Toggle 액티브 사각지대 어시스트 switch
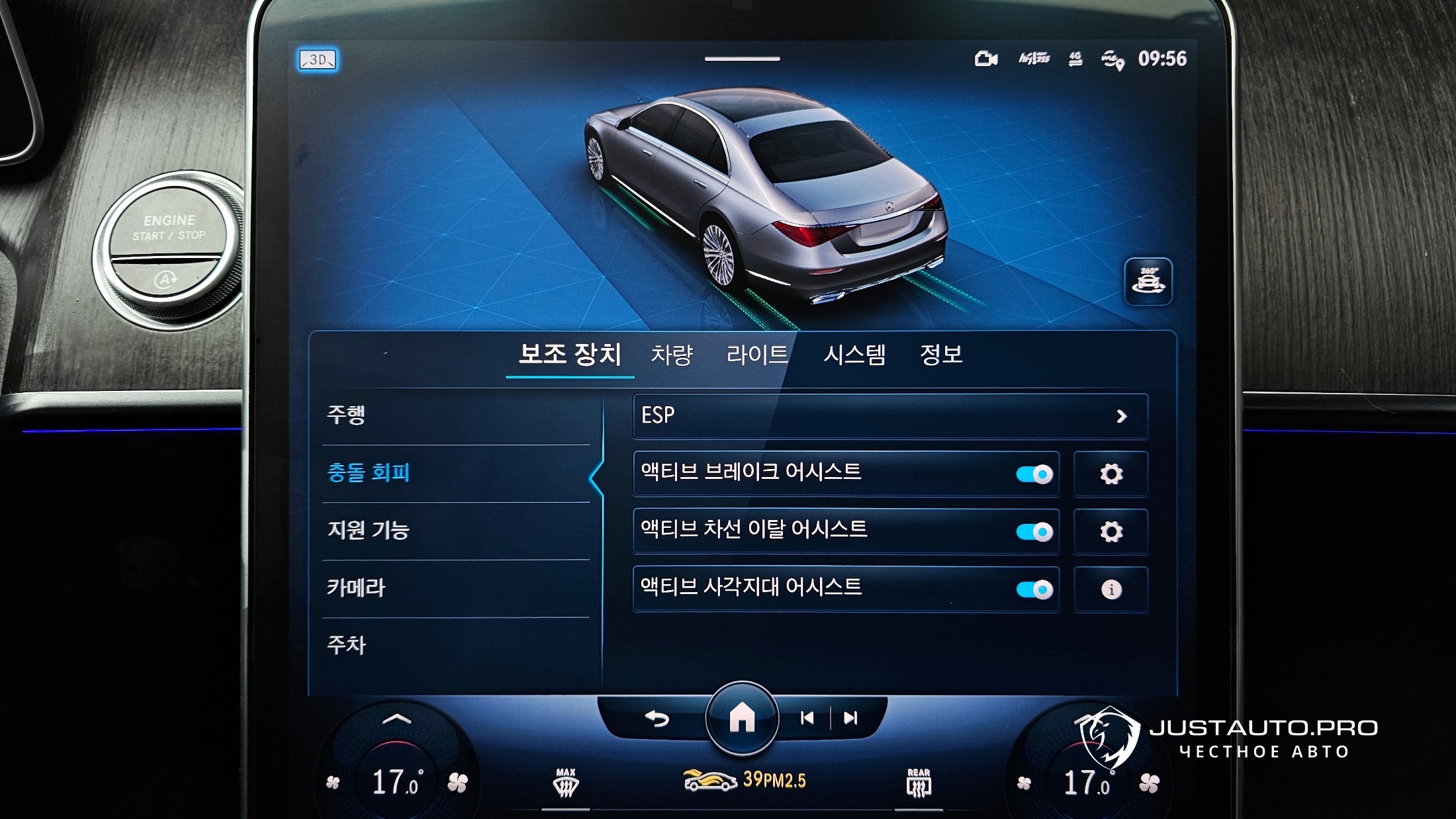Image resolution: width=1456 pixels, height=819 pixels. [1034, 589]
